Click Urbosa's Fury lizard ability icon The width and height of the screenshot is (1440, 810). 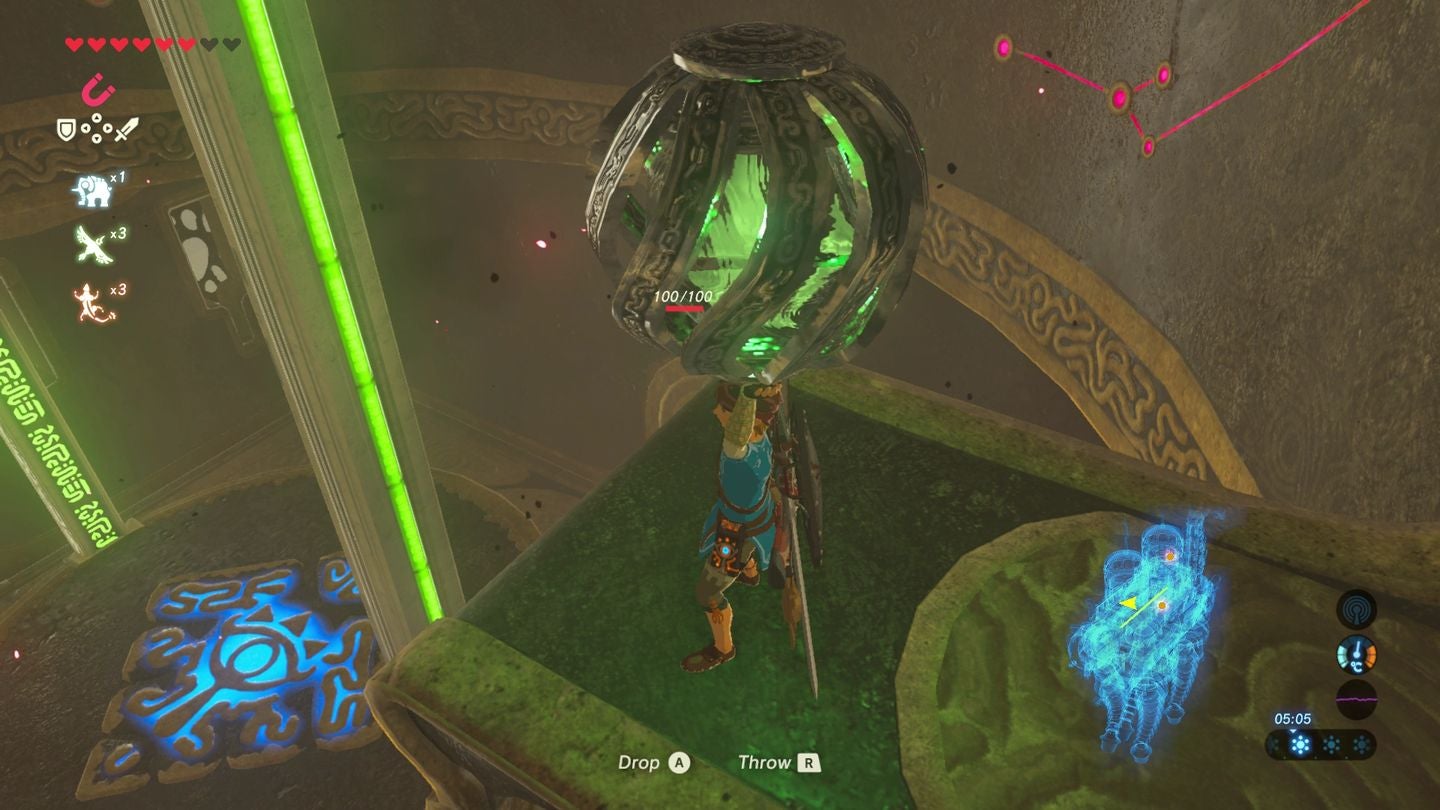click(x=90, y=302)
